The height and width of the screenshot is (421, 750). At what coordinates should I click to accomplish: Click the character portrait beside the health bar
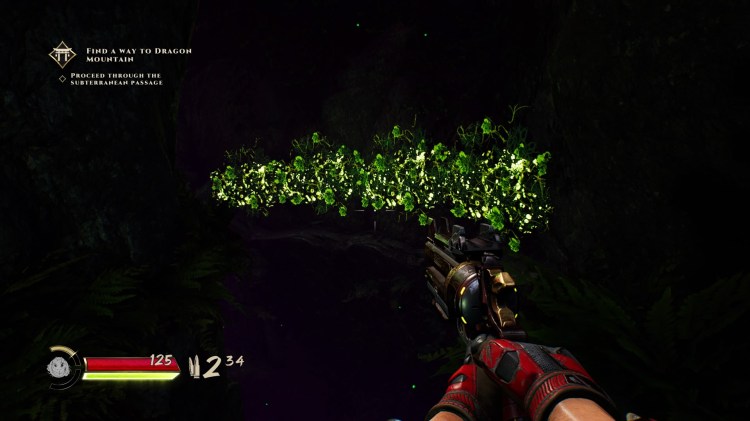tap(62, 367)
